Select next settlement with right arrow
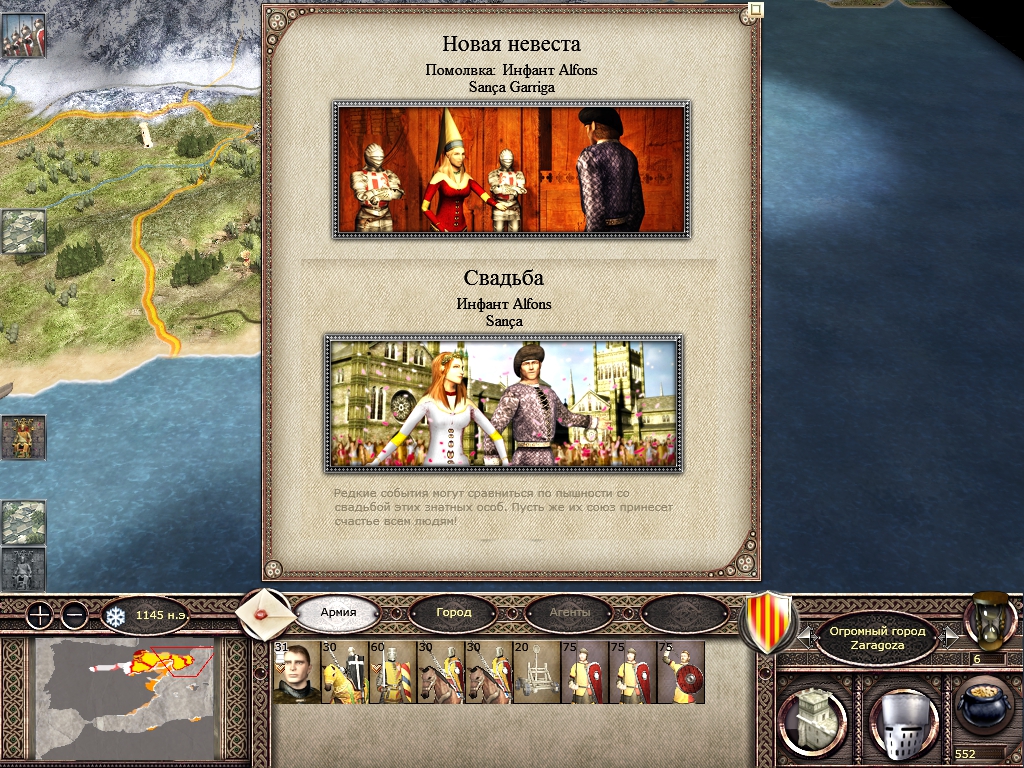Screen dimensions: 1024x768 point(952,635)
